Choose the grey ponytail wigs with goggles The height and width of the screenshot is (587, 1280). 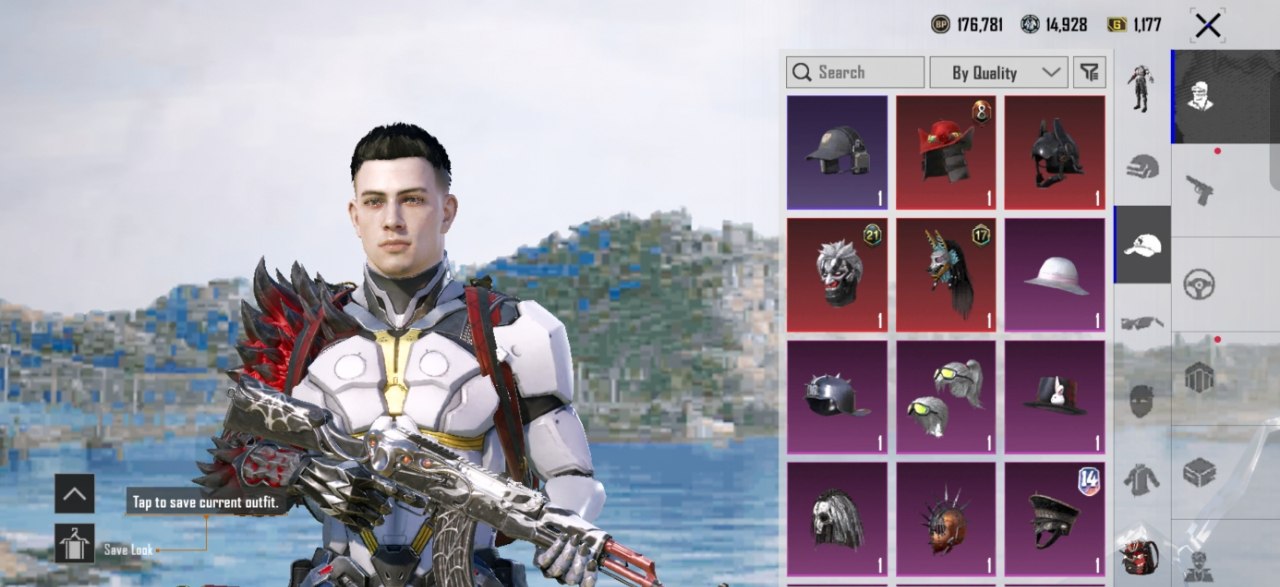946,396
